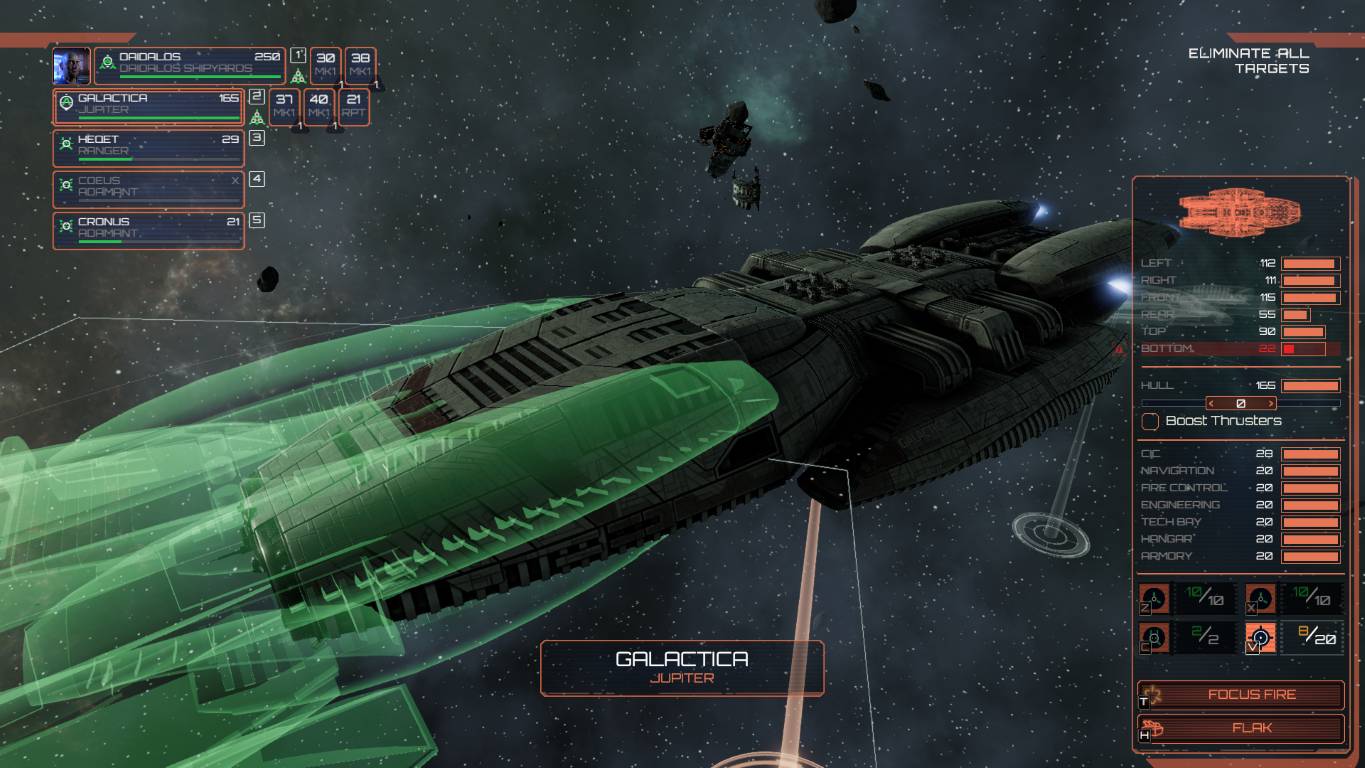Select the X-key munition icon
Image resolution: width=1365 pixels, height=768 pixels.
(1261, 598)
